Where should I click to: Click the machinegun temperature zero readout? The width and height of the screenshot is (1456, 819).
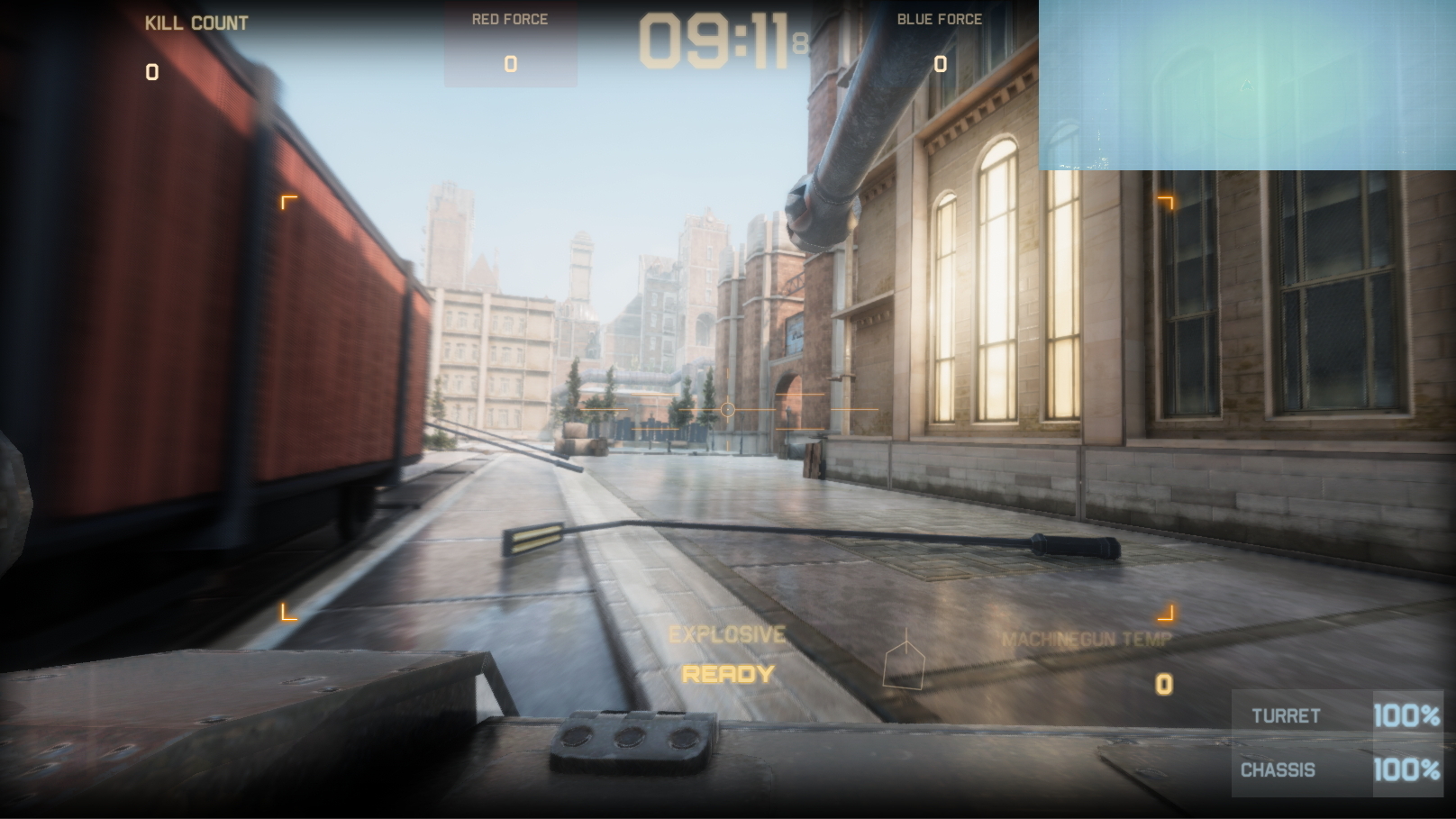(1162, 683)
